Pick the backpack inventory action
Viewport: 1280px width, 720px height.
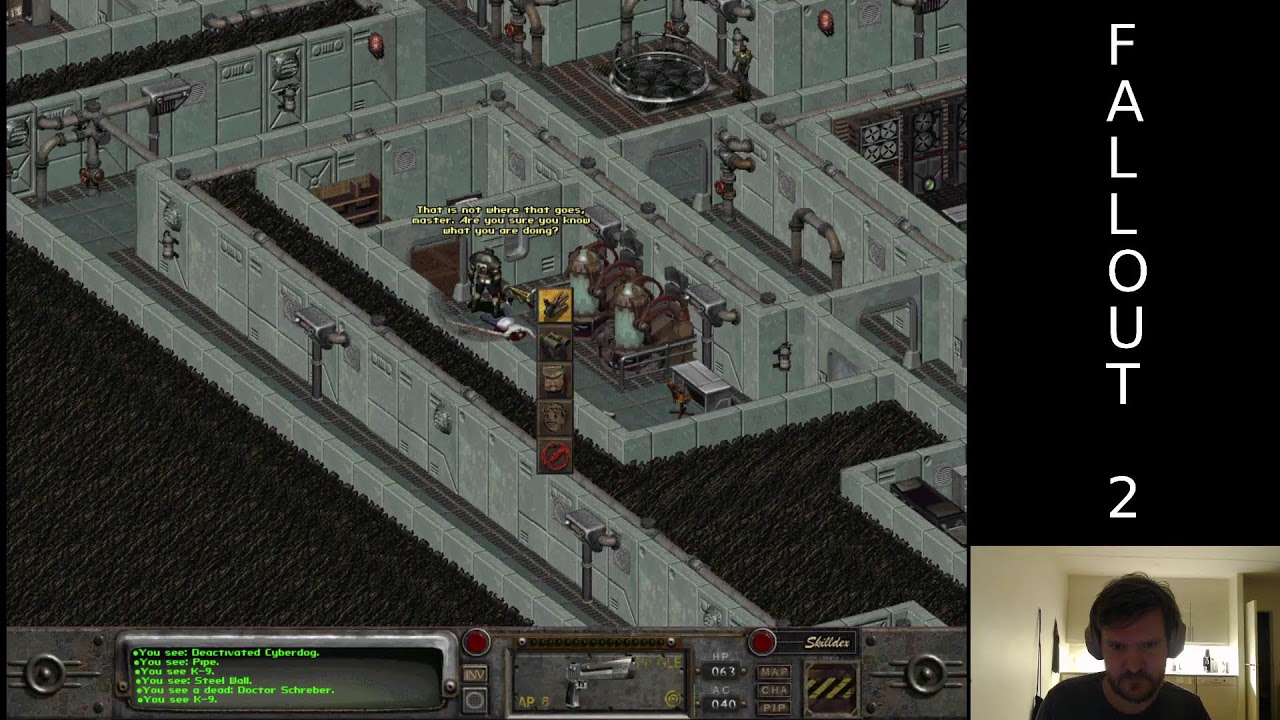555,381
